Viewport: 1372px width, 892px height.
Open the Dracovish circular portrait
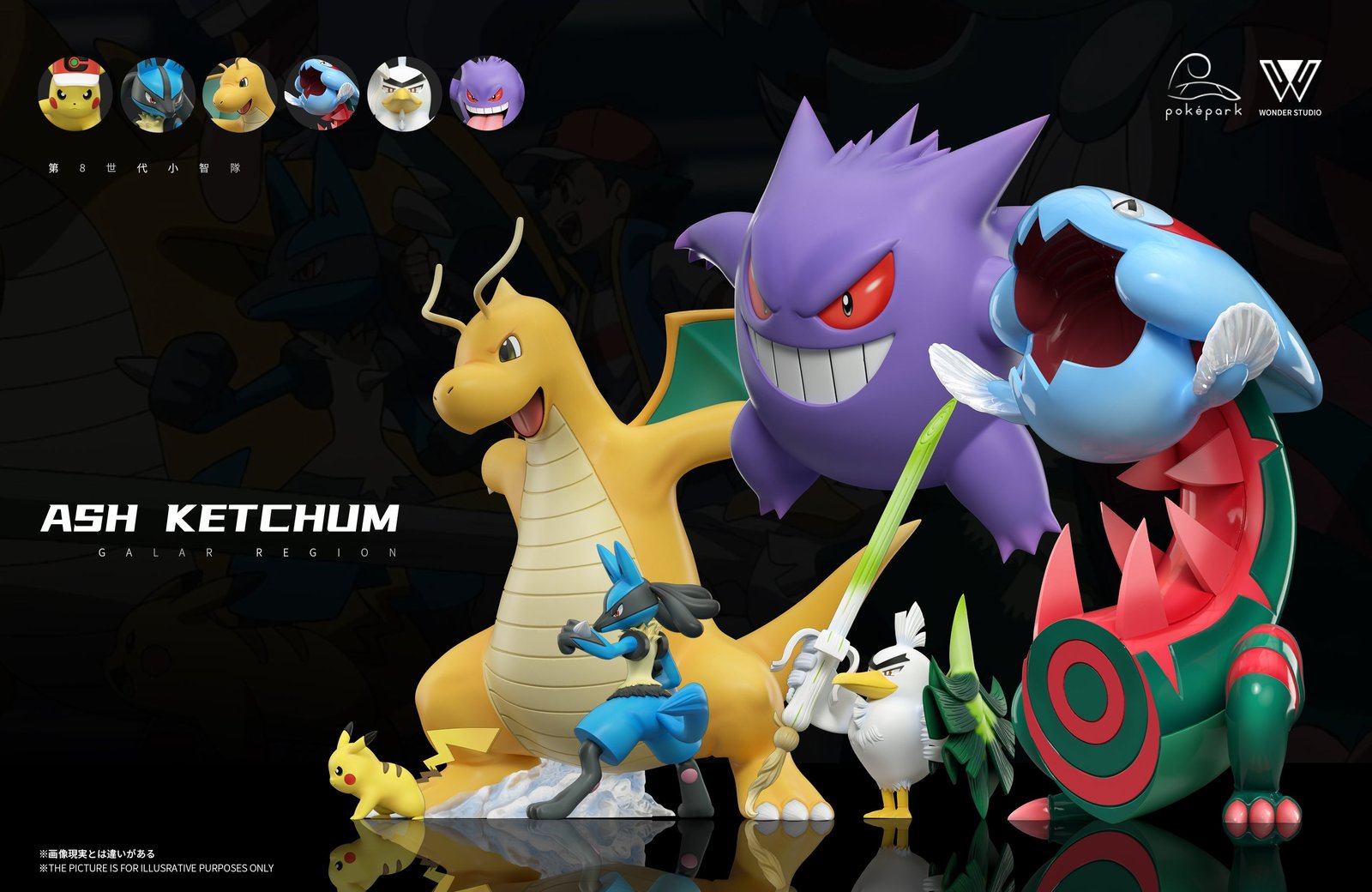click(322, 93)
